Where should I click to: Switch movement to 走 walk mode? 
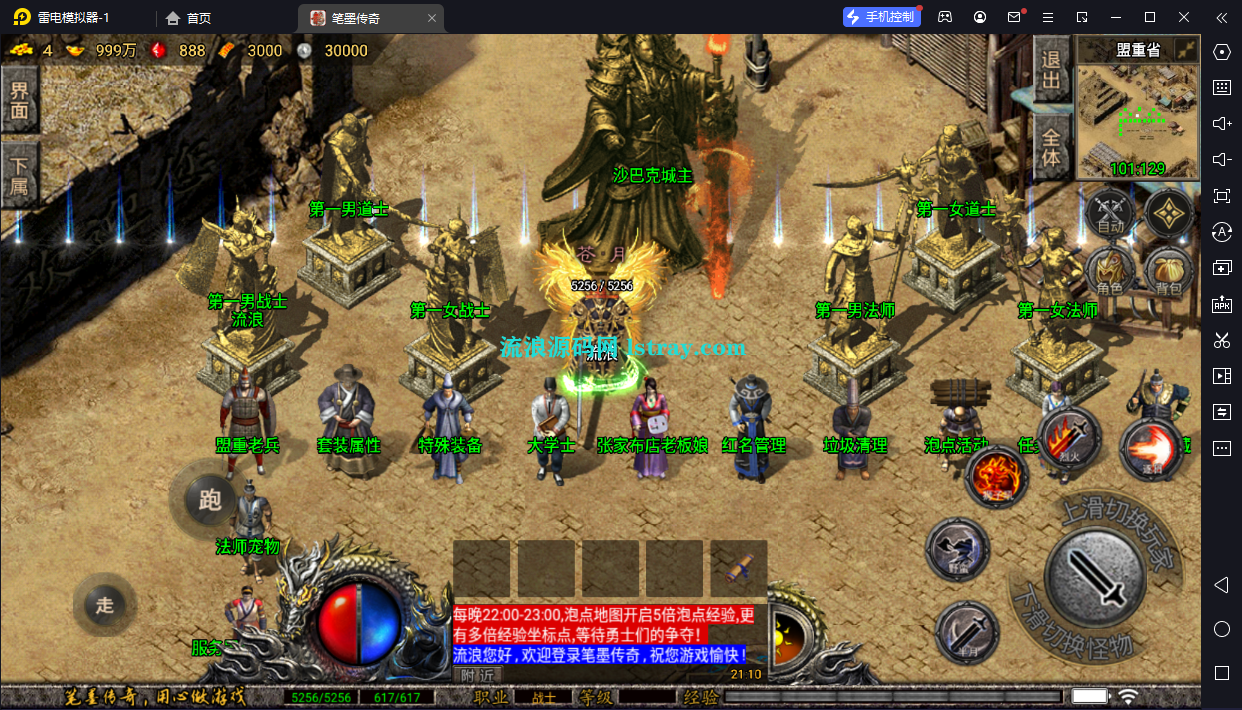pos(105,605)
